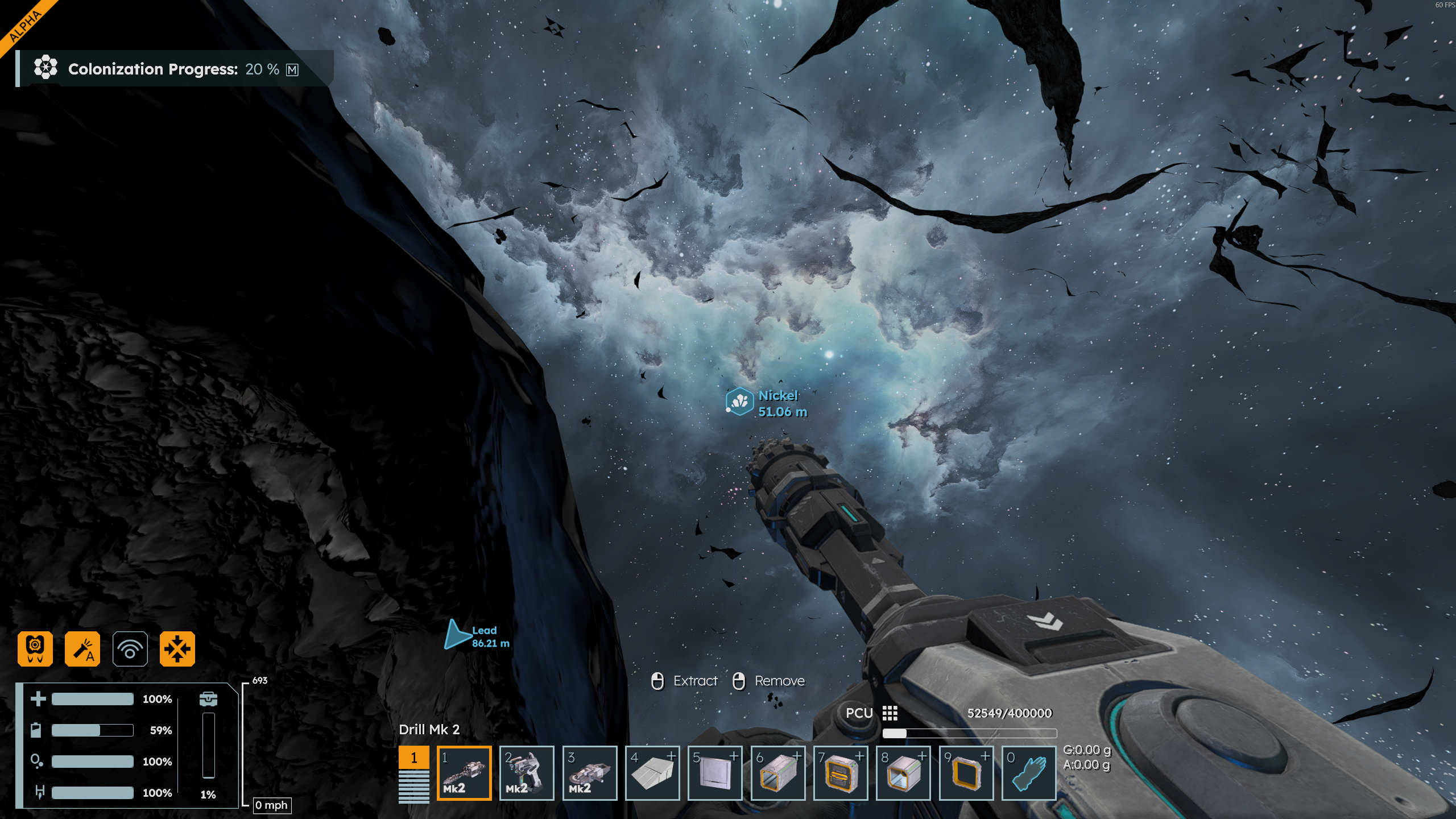Select the welder Mk2 in slot 2
1456x819 pixels.
(527, 772)
